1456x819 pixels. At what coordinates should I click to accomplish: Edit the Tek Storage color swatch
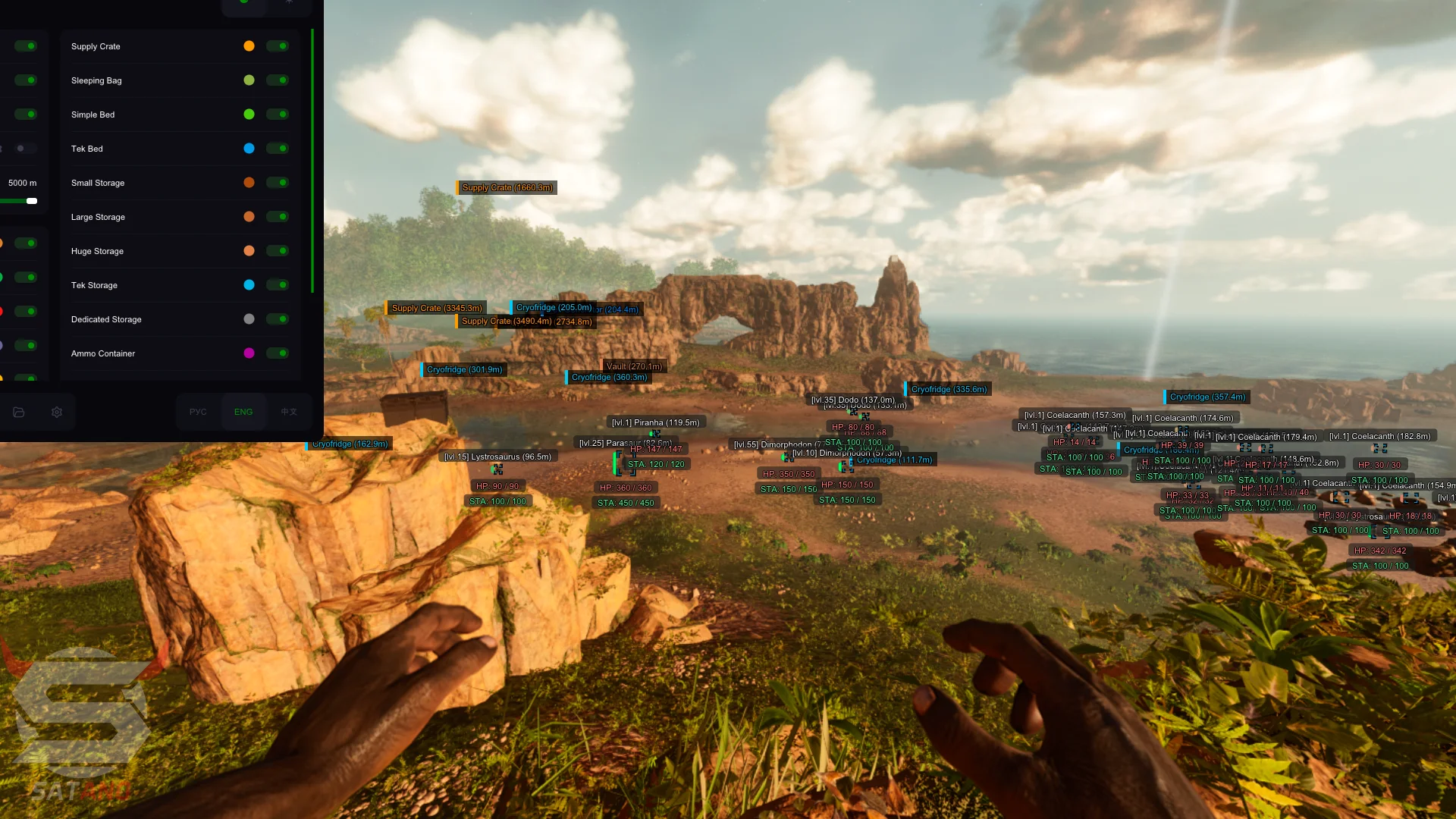tap(249, 285)
